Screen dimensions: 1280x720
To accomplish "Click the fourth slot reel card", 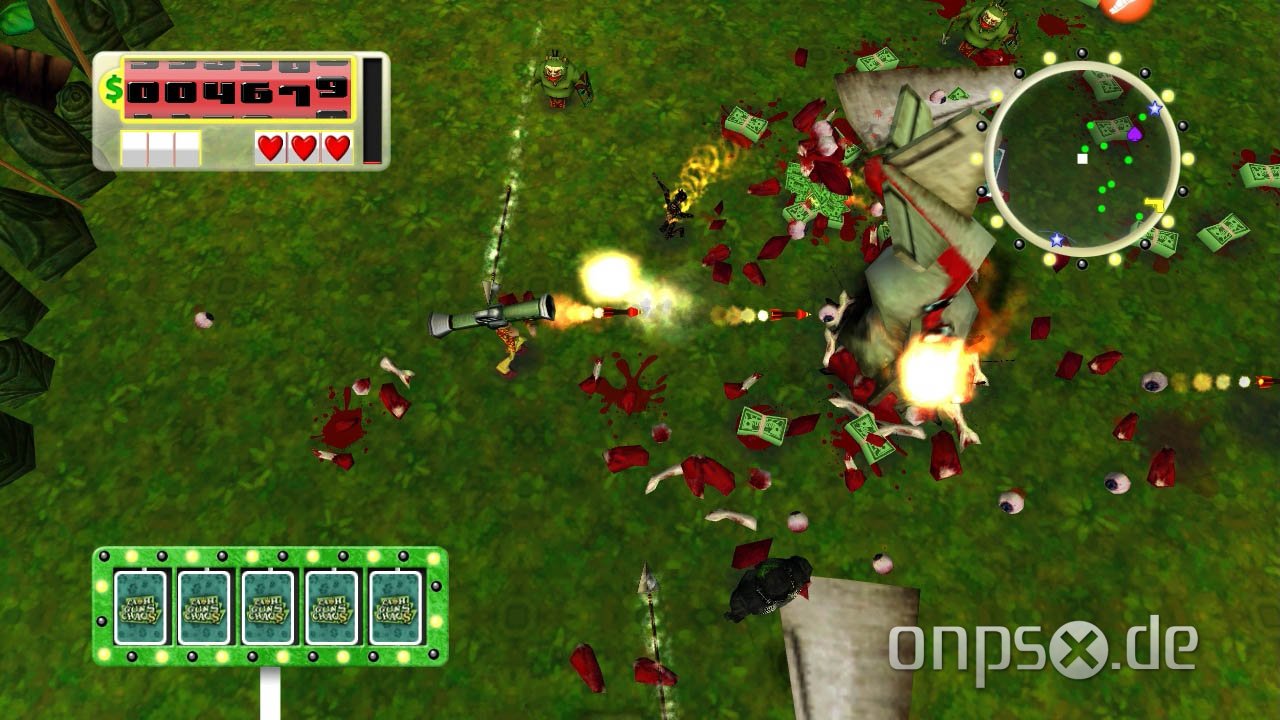I will tap(330, 605).
